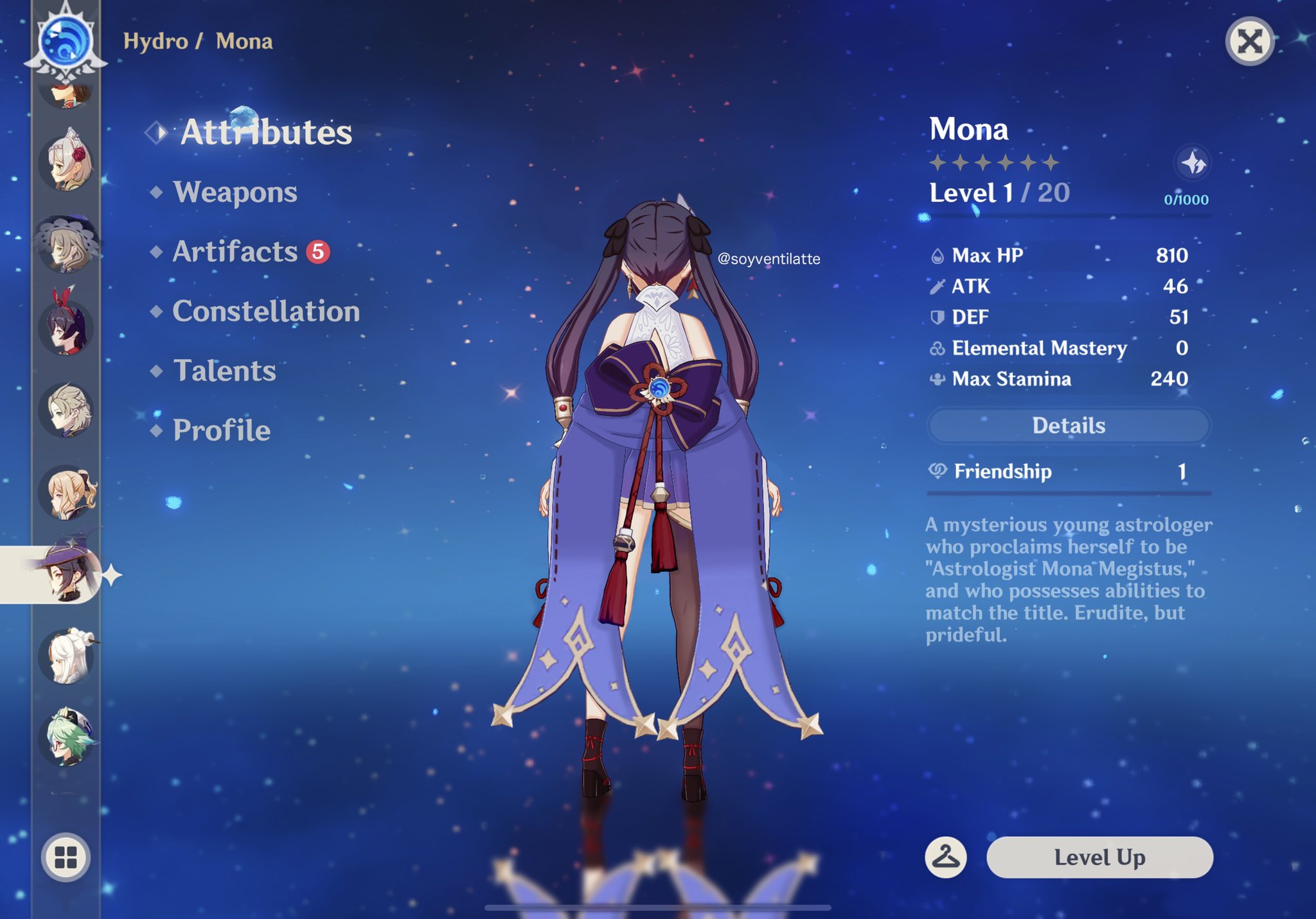Show the Talents page
The image size is (1316, 919).
[x=224, y=371]
